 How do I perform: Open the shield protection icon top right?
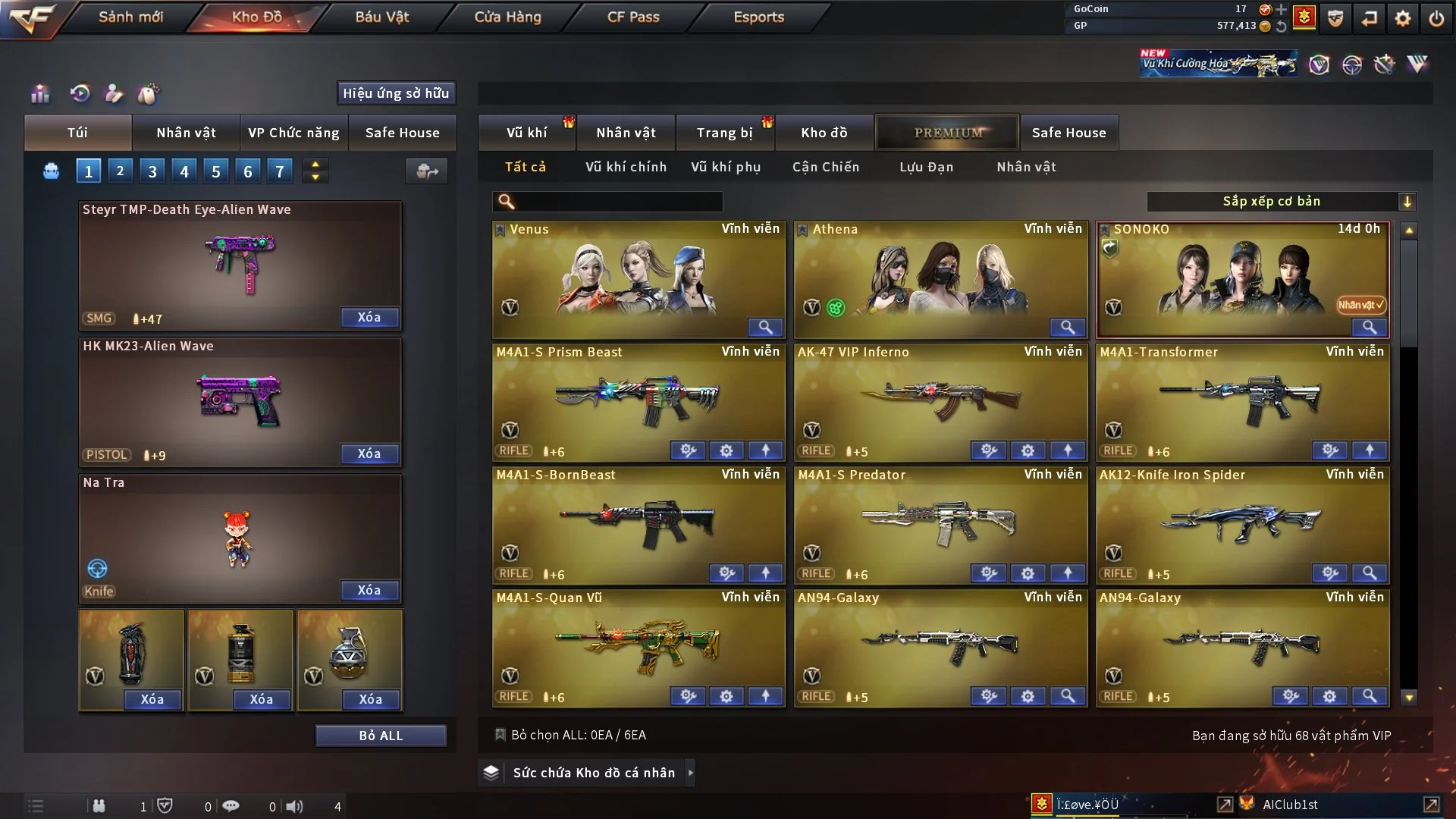coord(1335,17)
